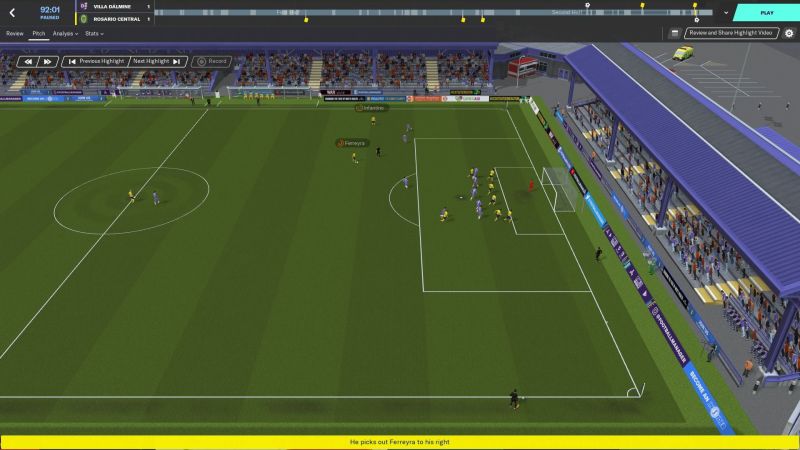This screenshot has height=450, width=800.
Task: Select the Villa Dálmine team row
Action: 116,7
